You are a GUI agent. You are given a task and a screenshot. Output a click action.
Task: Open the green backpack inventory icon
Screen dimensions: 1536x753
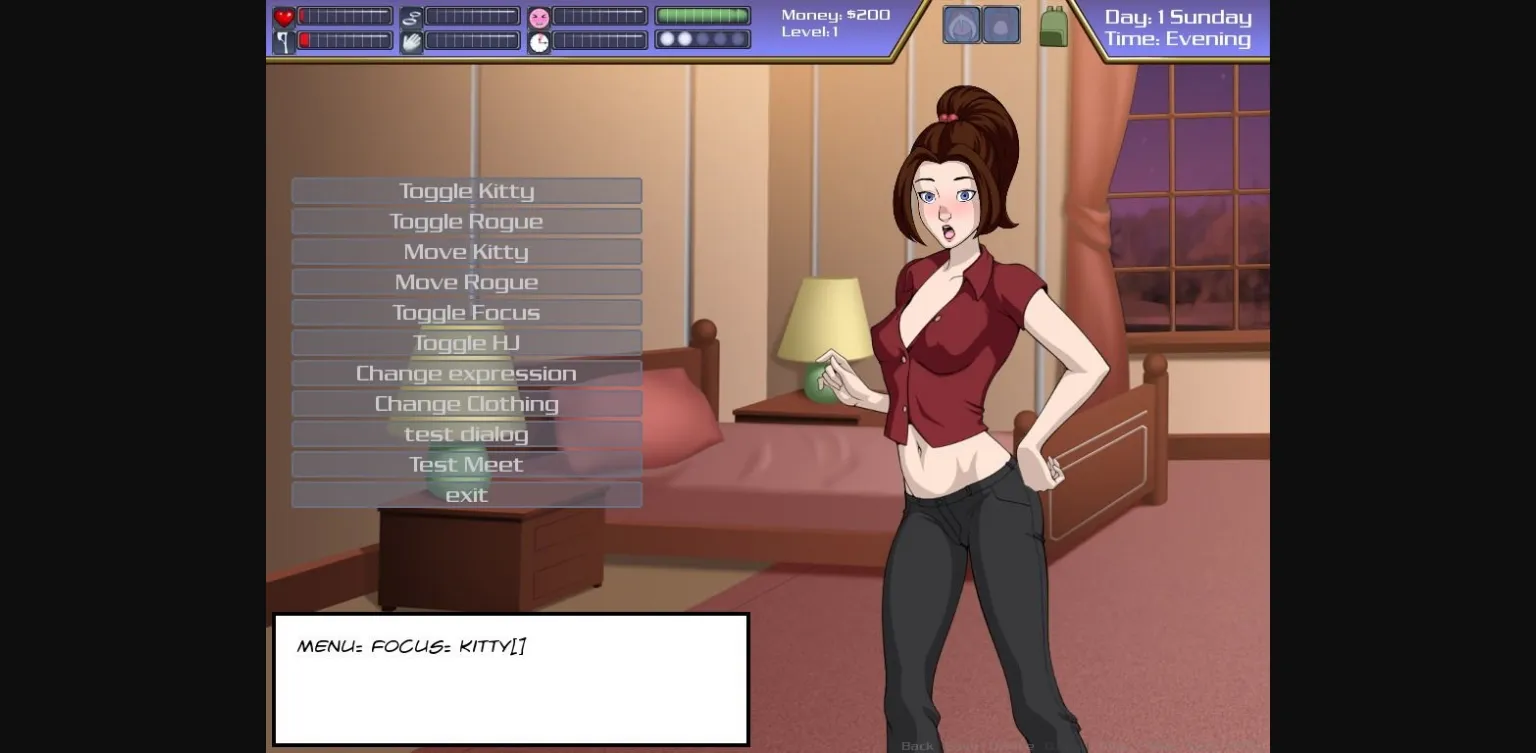pyautogui.click(x=1055, y=24)
